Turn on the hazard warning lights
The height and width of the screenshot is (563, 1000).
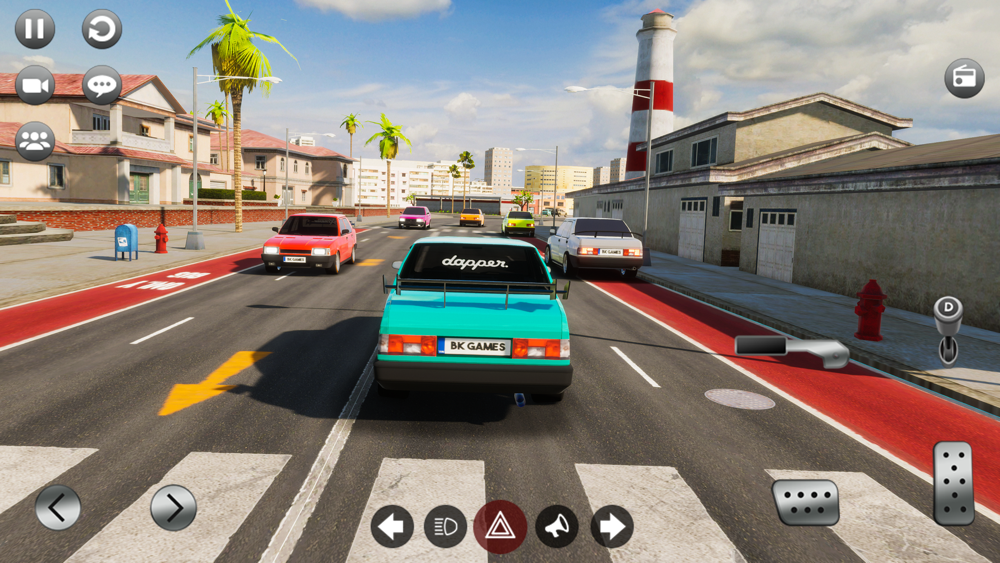click(x=500, y=526)
